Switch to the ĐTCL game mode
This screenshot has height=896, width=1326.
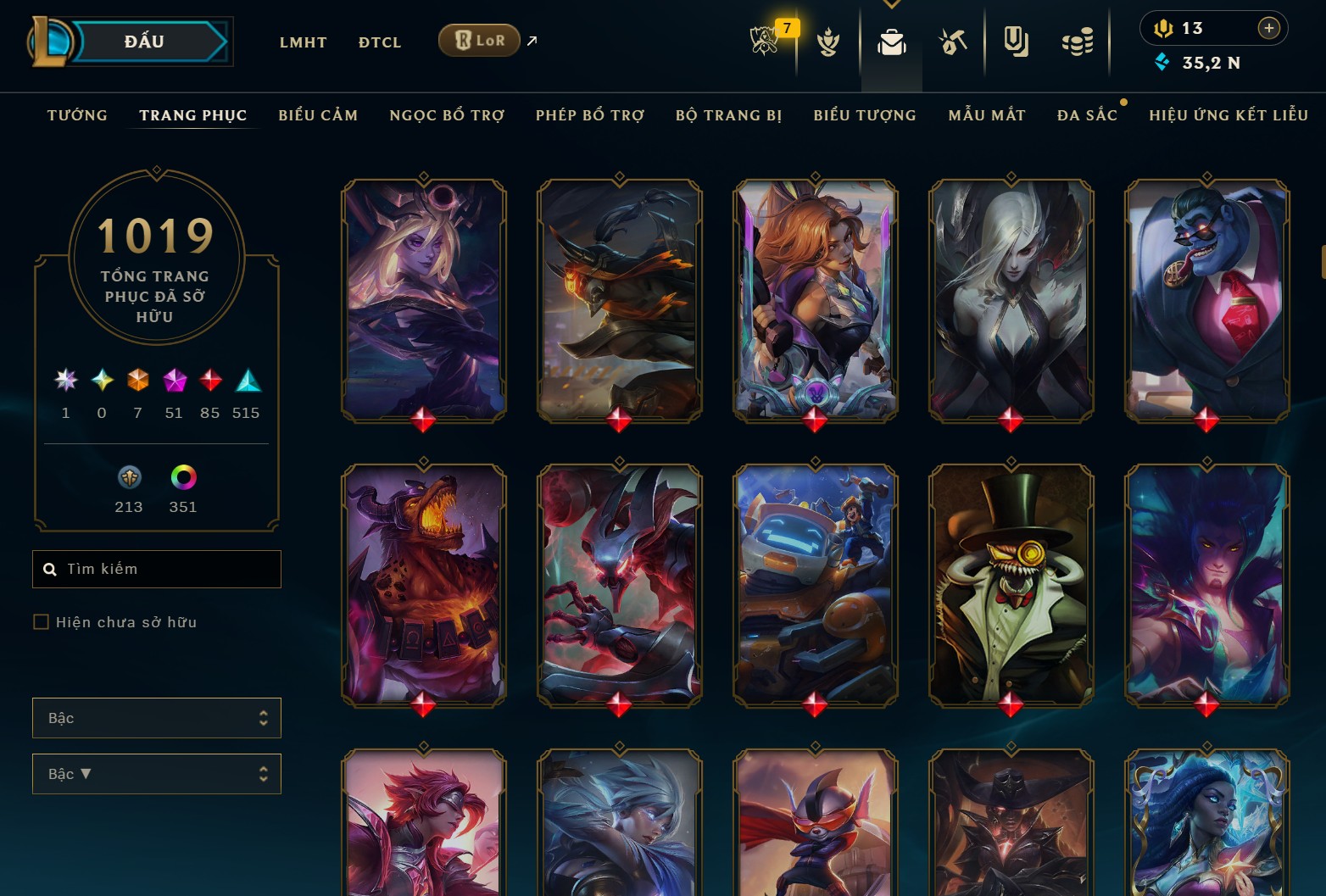click(x=379, y=42)
